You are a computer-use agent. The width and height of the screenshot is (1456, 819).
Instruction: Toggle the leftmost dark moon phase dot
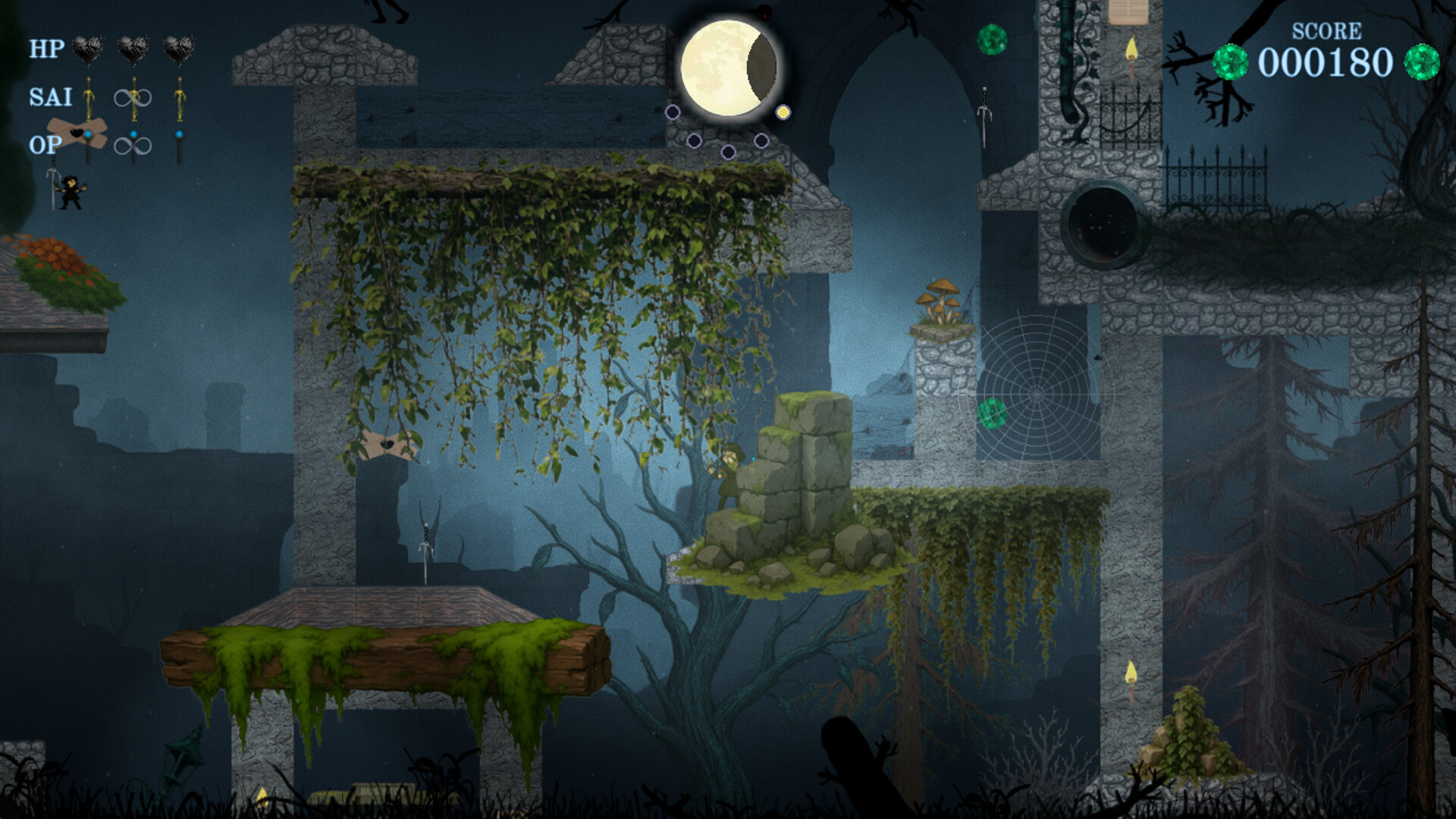click(673, 112)
